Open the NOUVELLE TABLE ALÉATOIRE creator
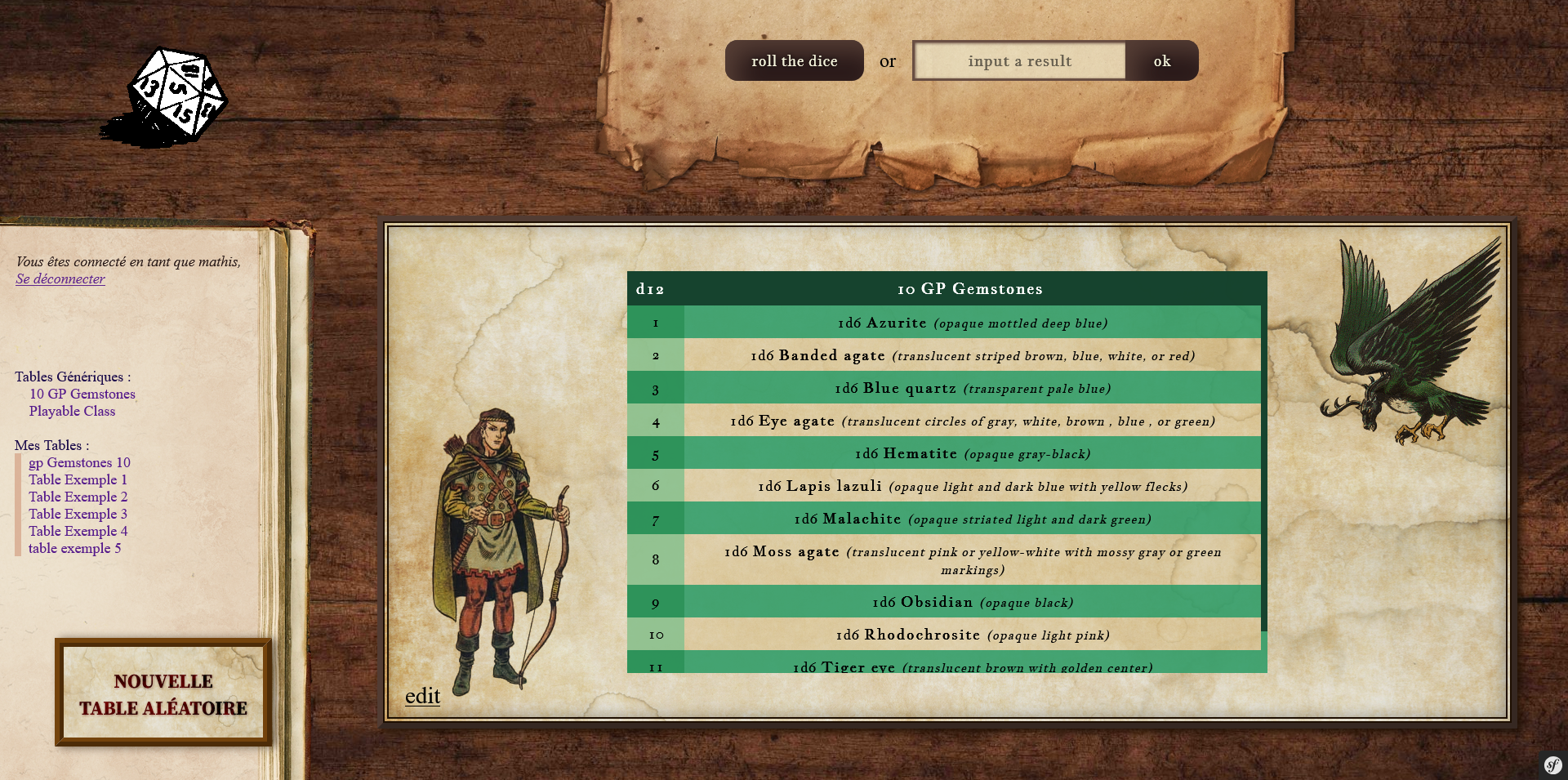Screen dimensions: 1568x780 point(163,693)
